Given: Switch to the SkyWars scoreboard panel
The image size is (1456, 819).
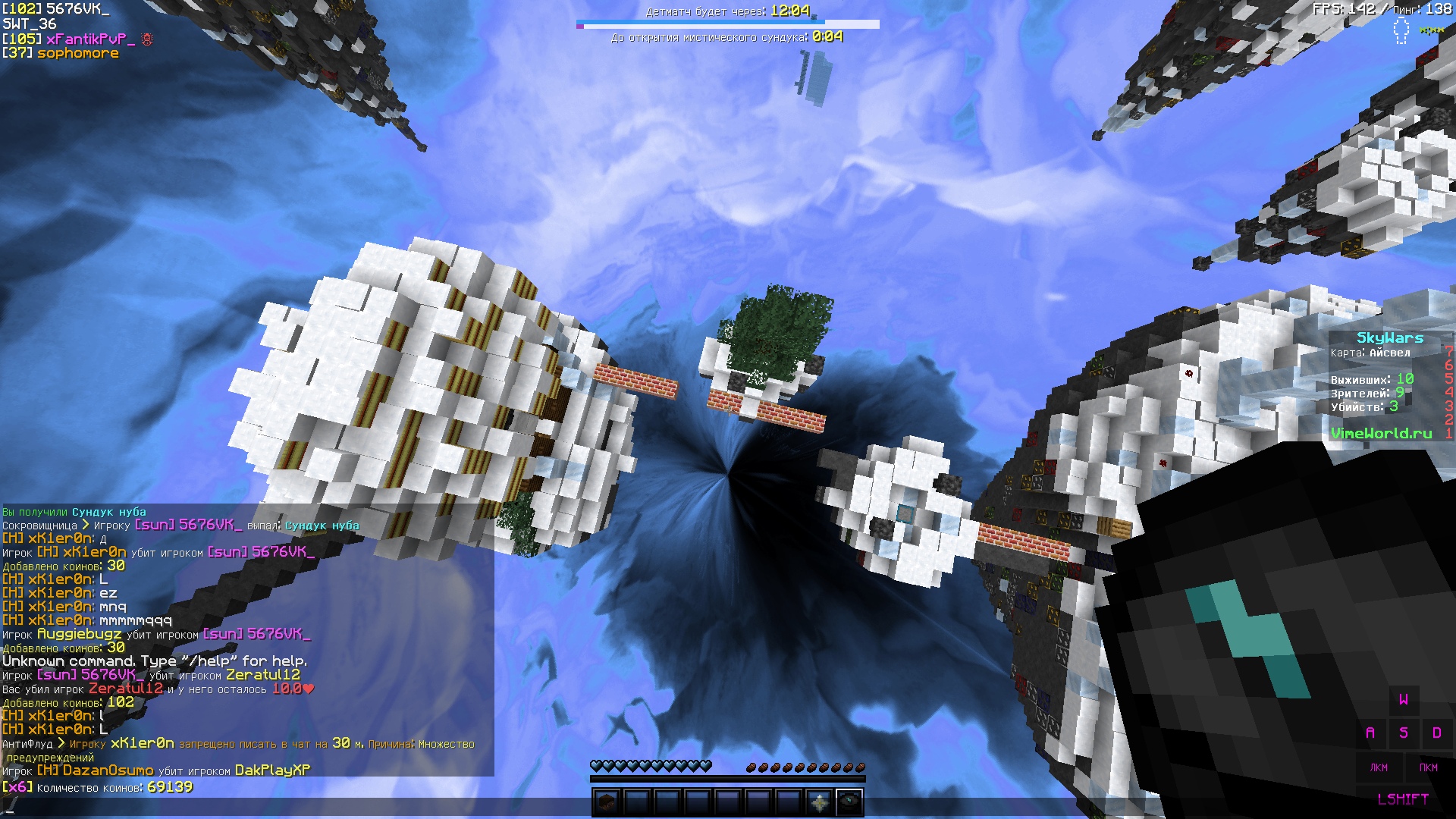Looking at the screenshot, I should pyautogui.click(x=1391, y=338).
